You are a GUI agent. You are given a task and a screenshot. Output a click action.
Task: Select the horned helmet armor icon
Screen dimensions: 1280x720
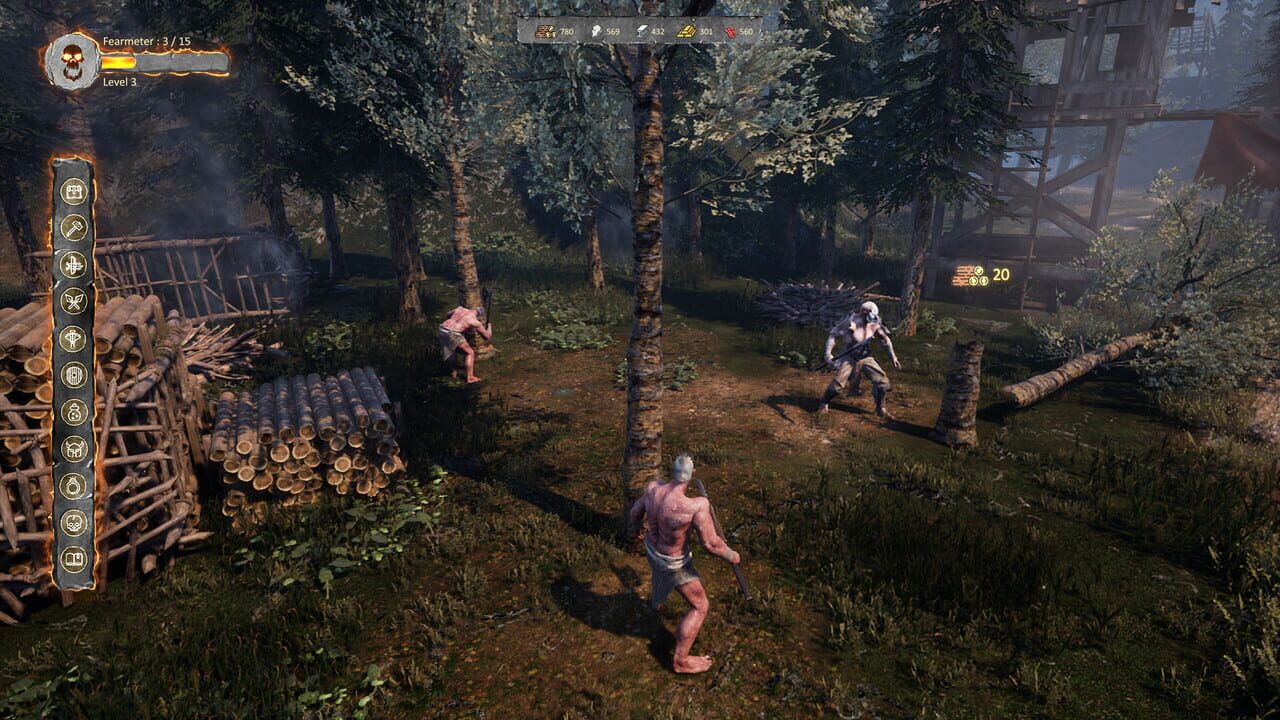[75, 445]
